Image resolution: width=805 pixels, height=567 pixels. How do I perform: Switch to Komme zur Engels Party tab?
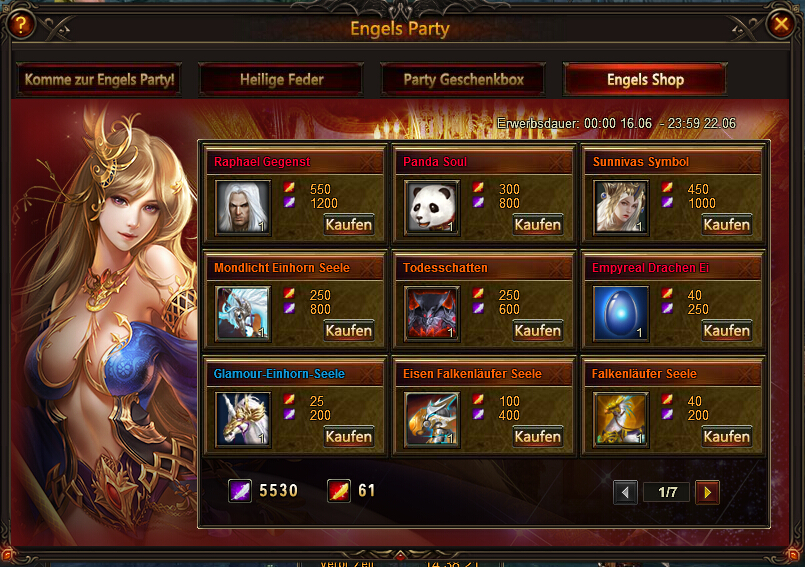99,80
